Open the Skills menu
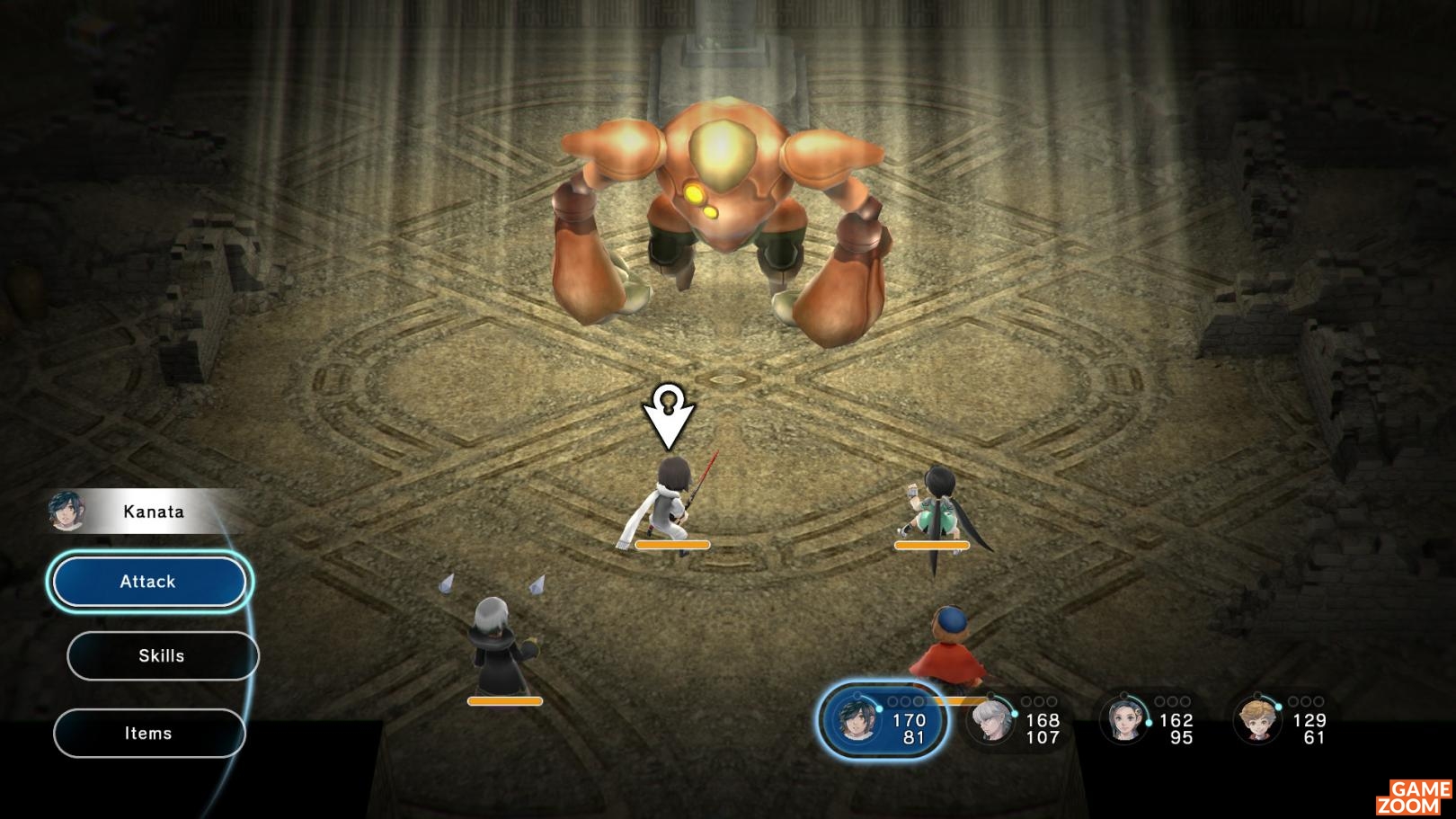Viewport: 1456px width, 819px height. tap(163, 656)
